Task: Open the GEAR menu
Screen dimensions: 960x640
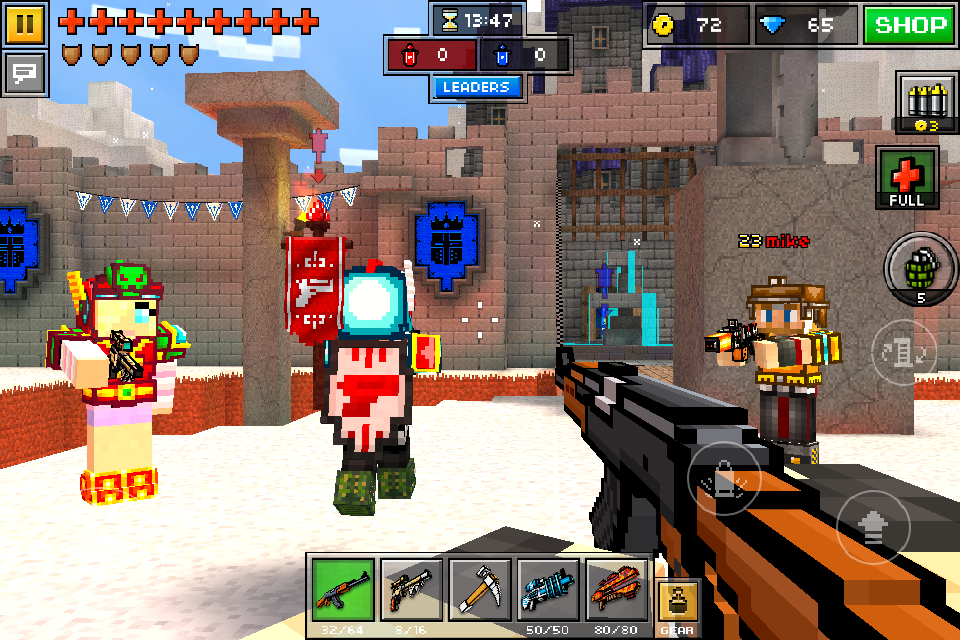Action: click(x=677, y=606)
